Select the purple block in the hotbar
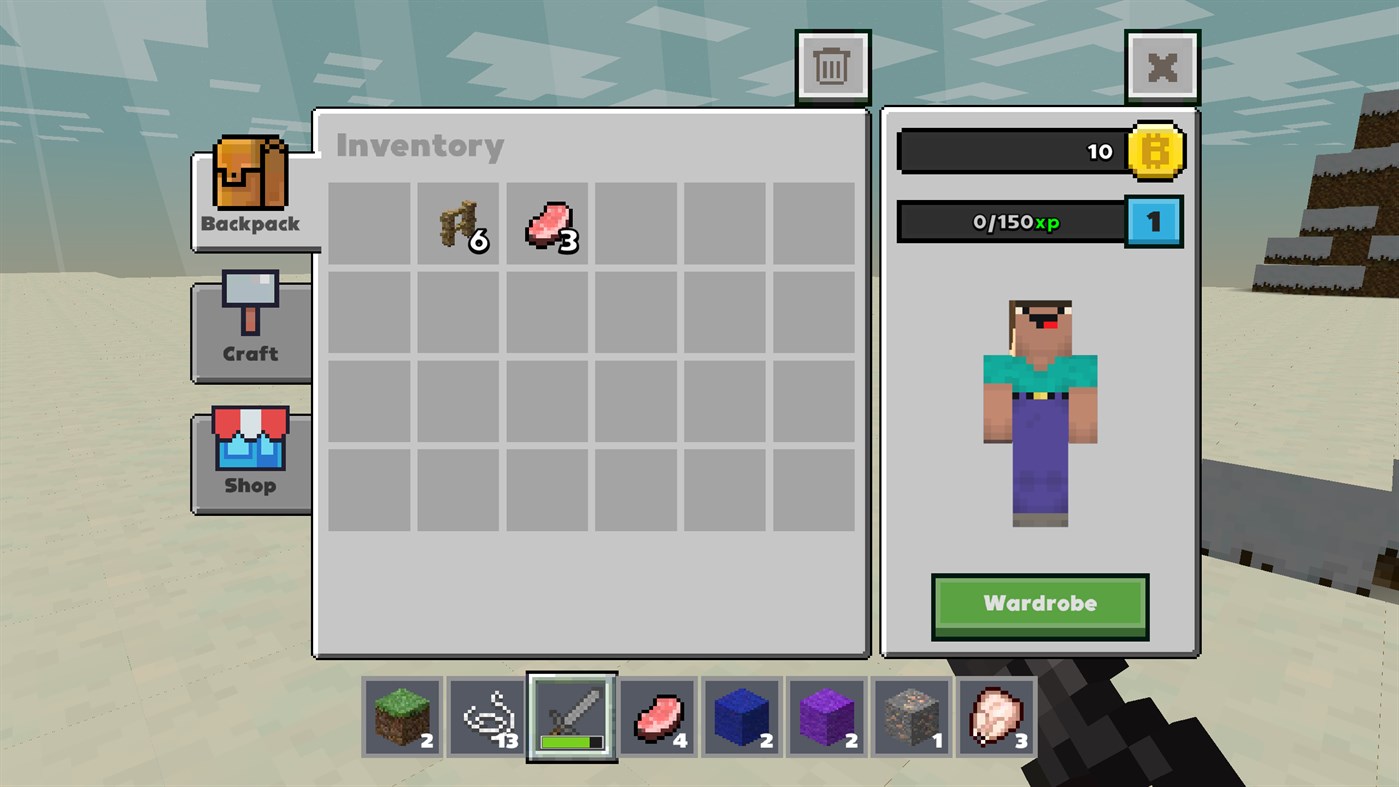Viewport: 1399px width, 787px height. click(826, 717)
